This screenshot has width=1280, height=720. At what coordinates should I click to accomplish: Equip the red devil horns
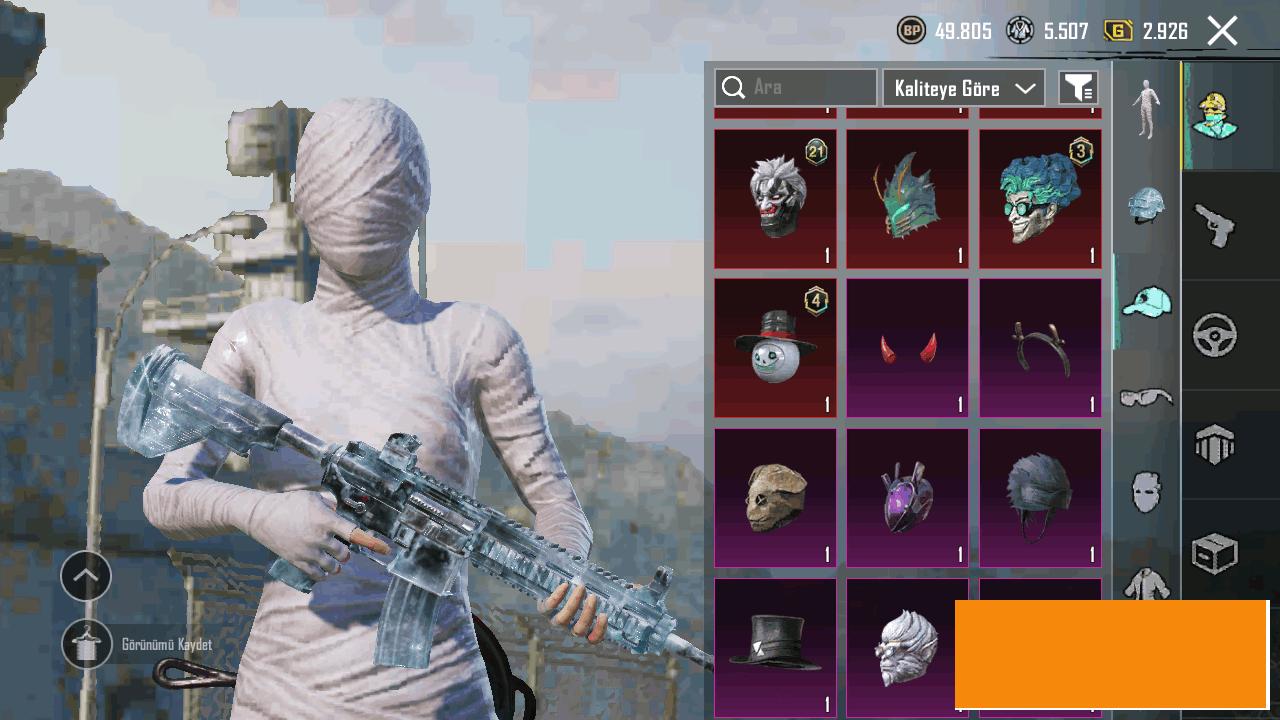coord(907,347)
